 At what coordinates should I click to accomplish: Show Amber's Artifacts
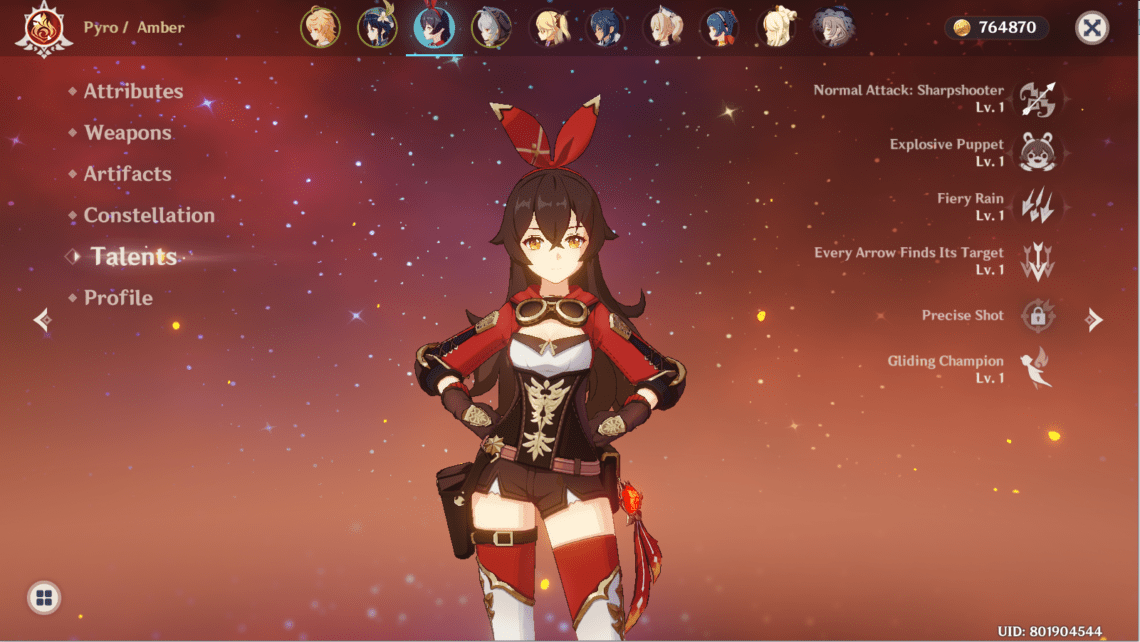point(127,174)
